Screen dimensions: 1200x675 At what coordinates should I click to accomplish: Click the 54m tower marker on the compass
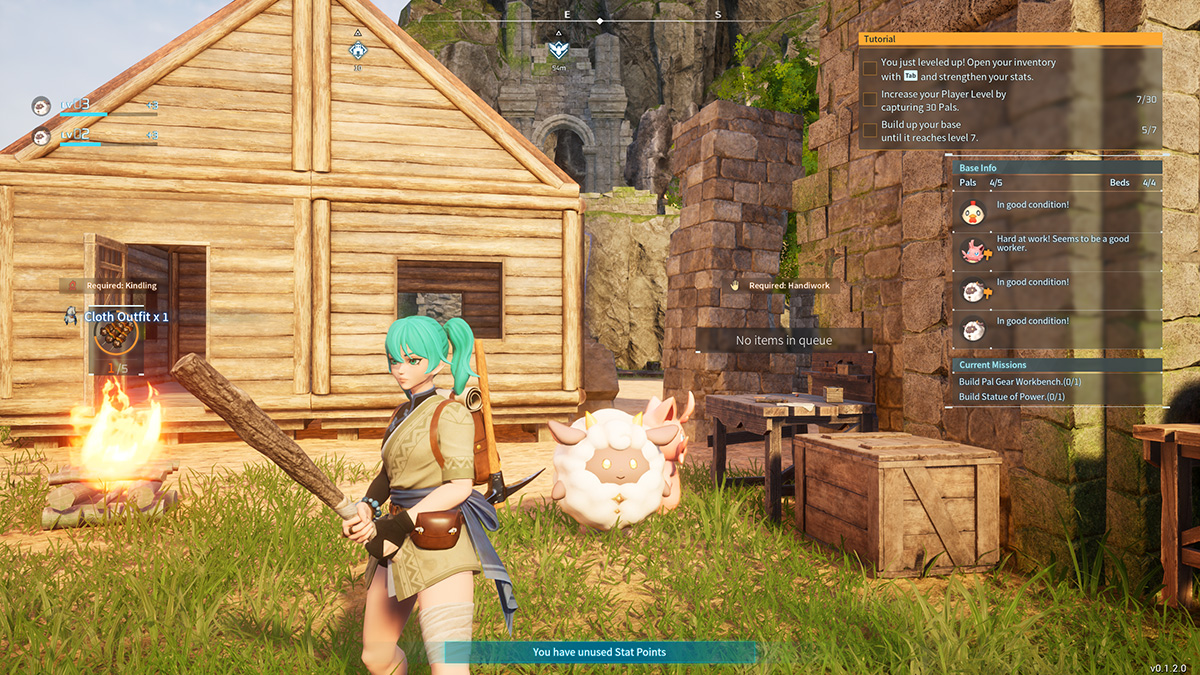click(x=558, y=49)
